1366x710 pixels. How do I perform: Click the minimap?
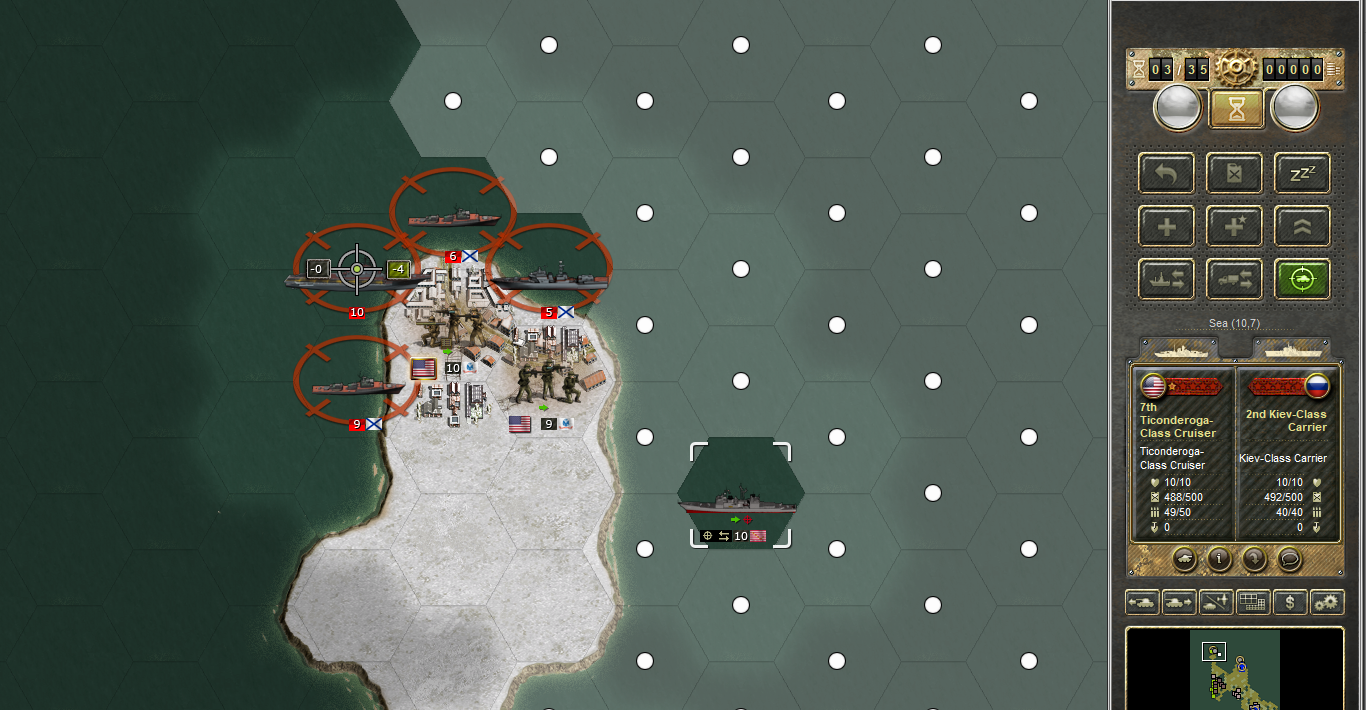pos(1236,668)
